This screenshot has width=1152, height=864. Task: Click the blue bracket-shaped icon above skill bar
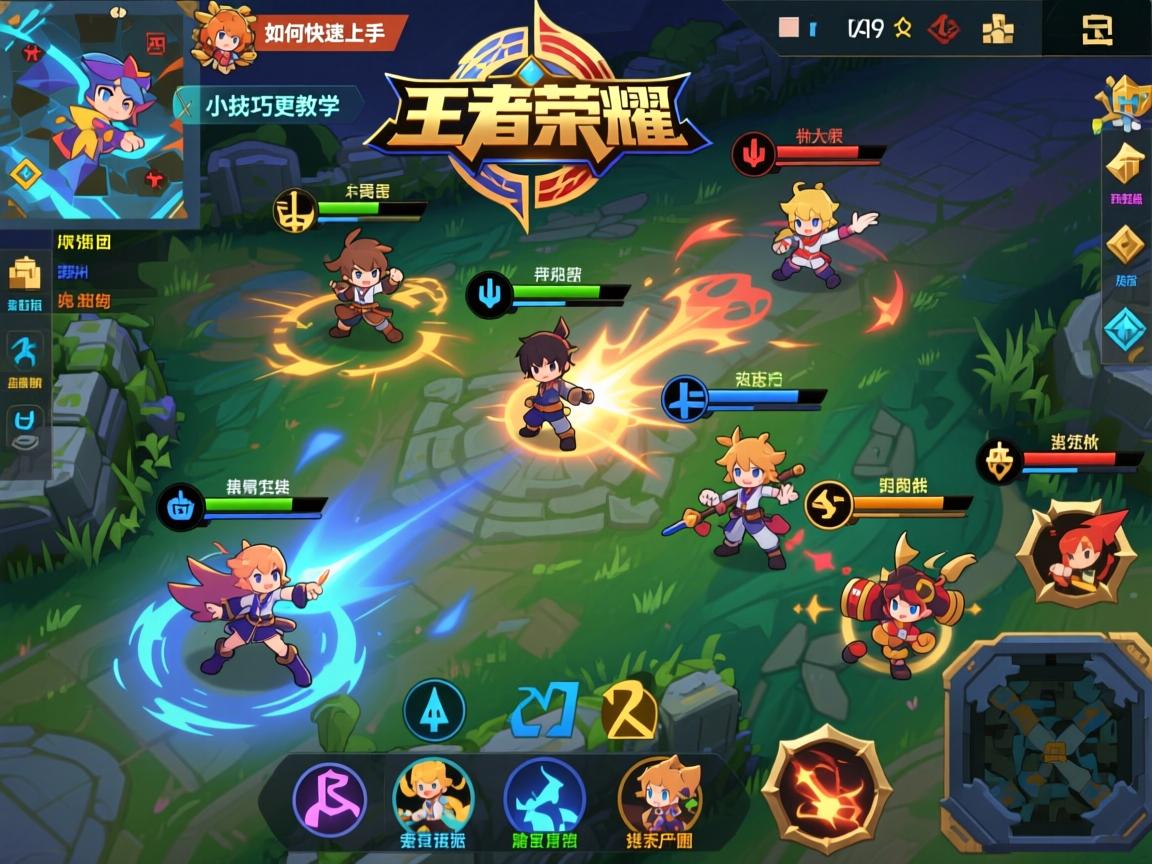[x=544, y=709]
